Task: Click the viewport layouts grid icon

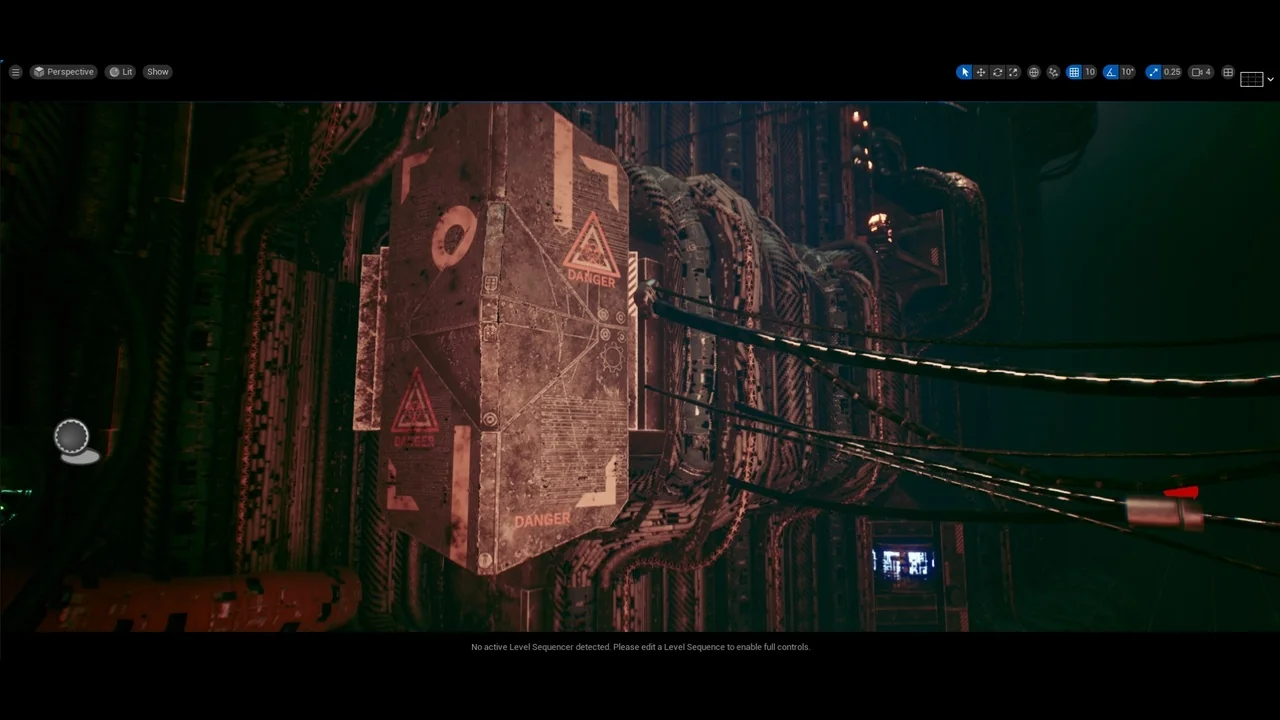Action: click(1228, 71)
